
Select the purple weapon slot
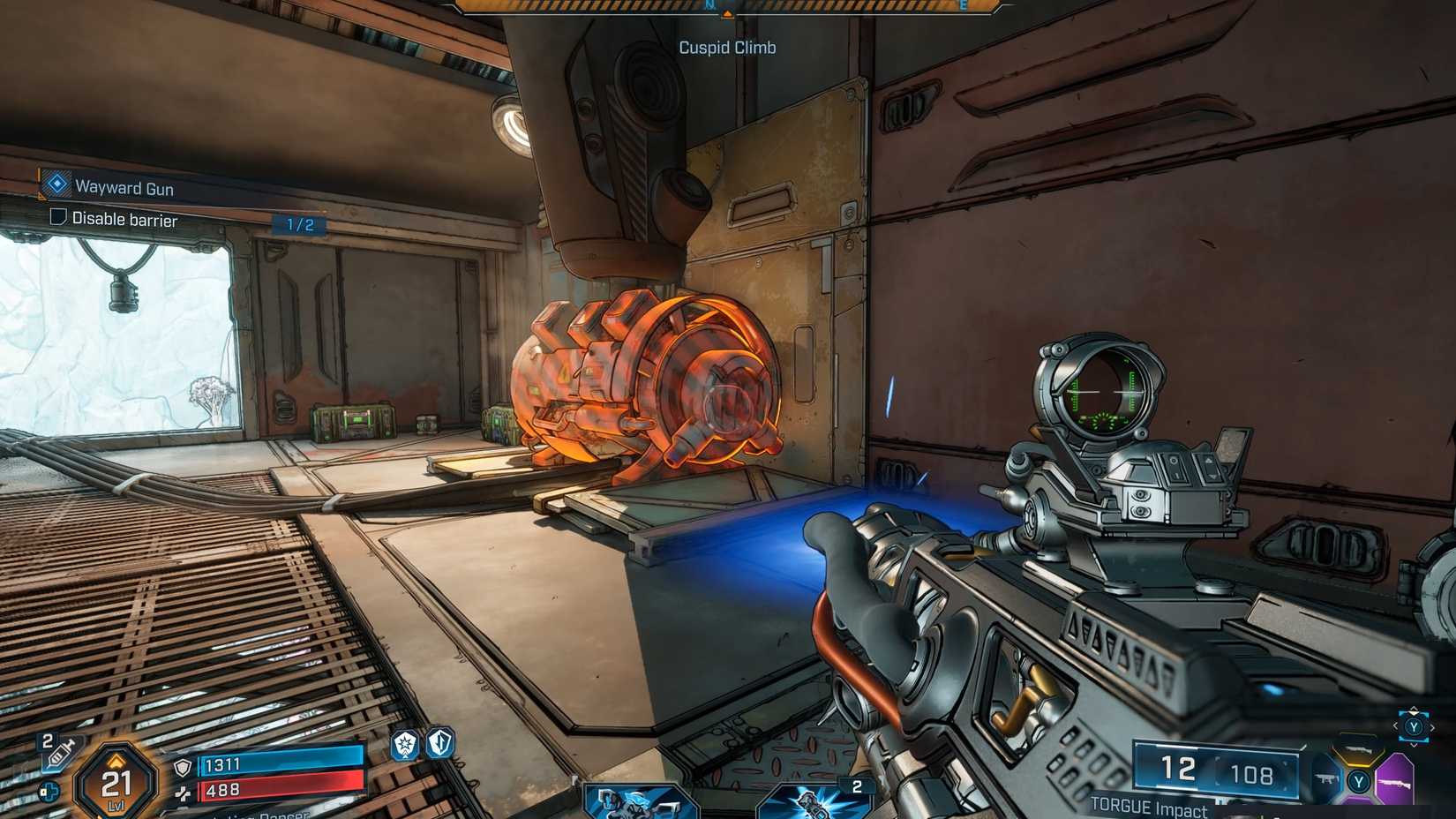coord(1396,781)
